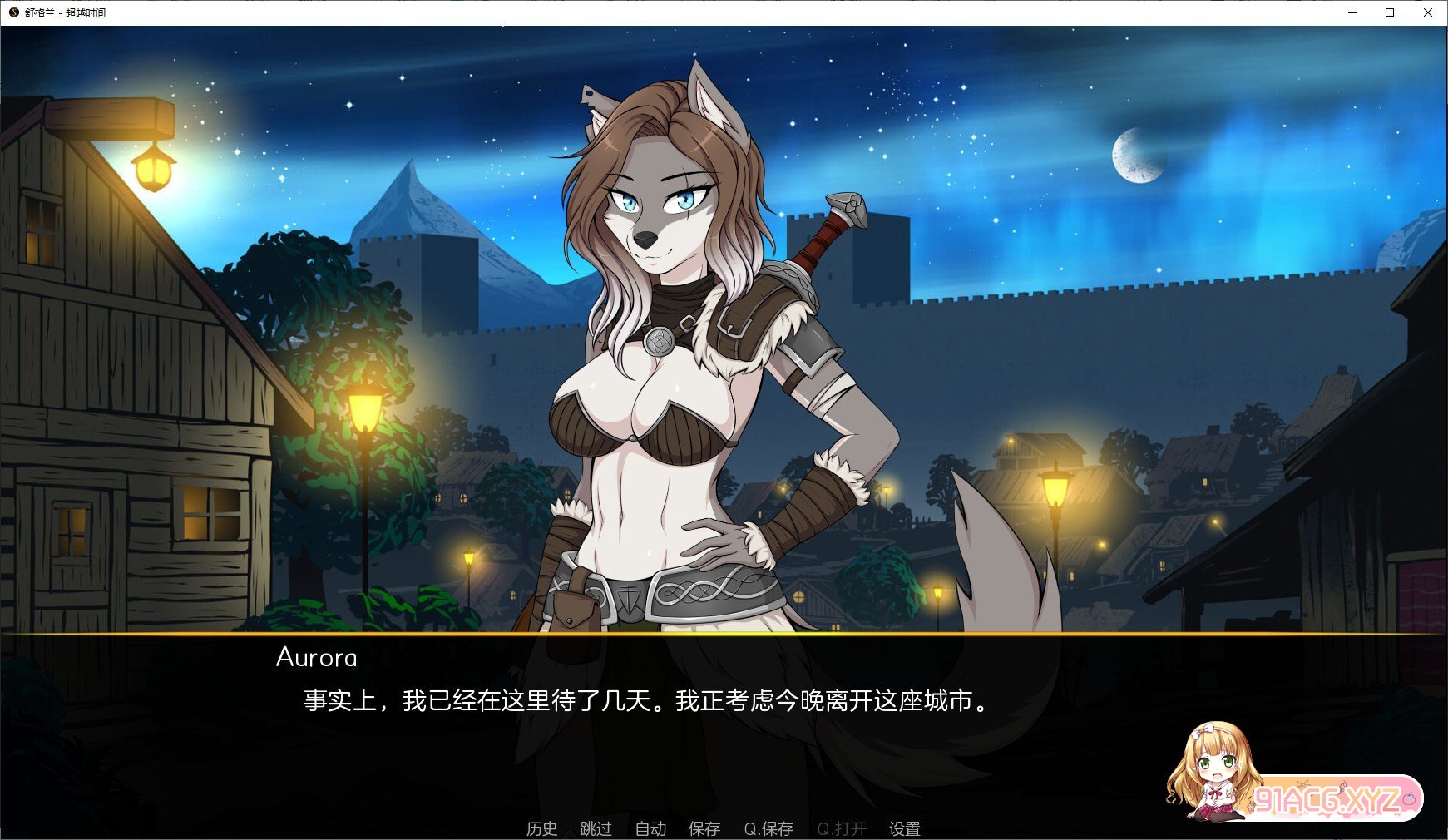
Task: Attempt quick load via the grayed Q.打开
Action: tap(842, 829)
